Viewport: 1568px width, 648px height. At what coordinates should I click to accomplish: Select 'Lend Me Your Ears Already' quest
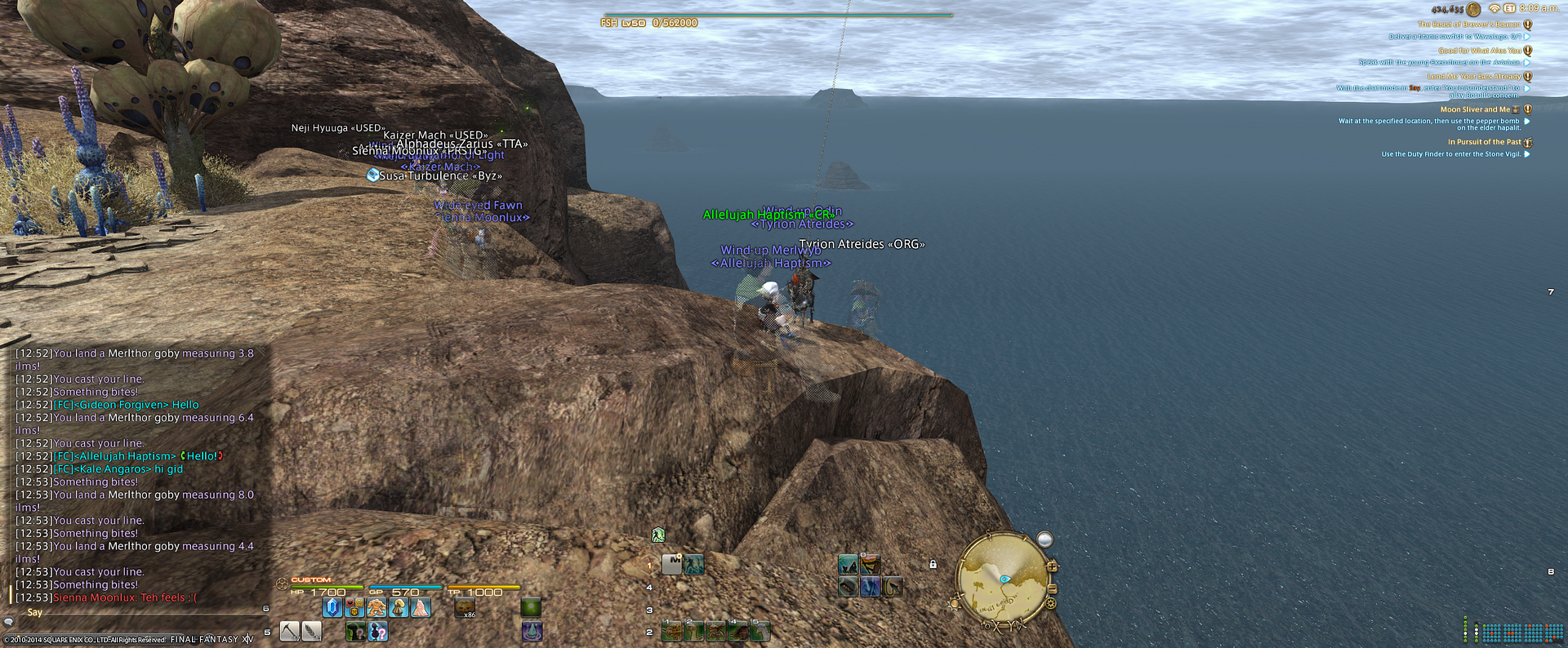[x=1473, y=77]
